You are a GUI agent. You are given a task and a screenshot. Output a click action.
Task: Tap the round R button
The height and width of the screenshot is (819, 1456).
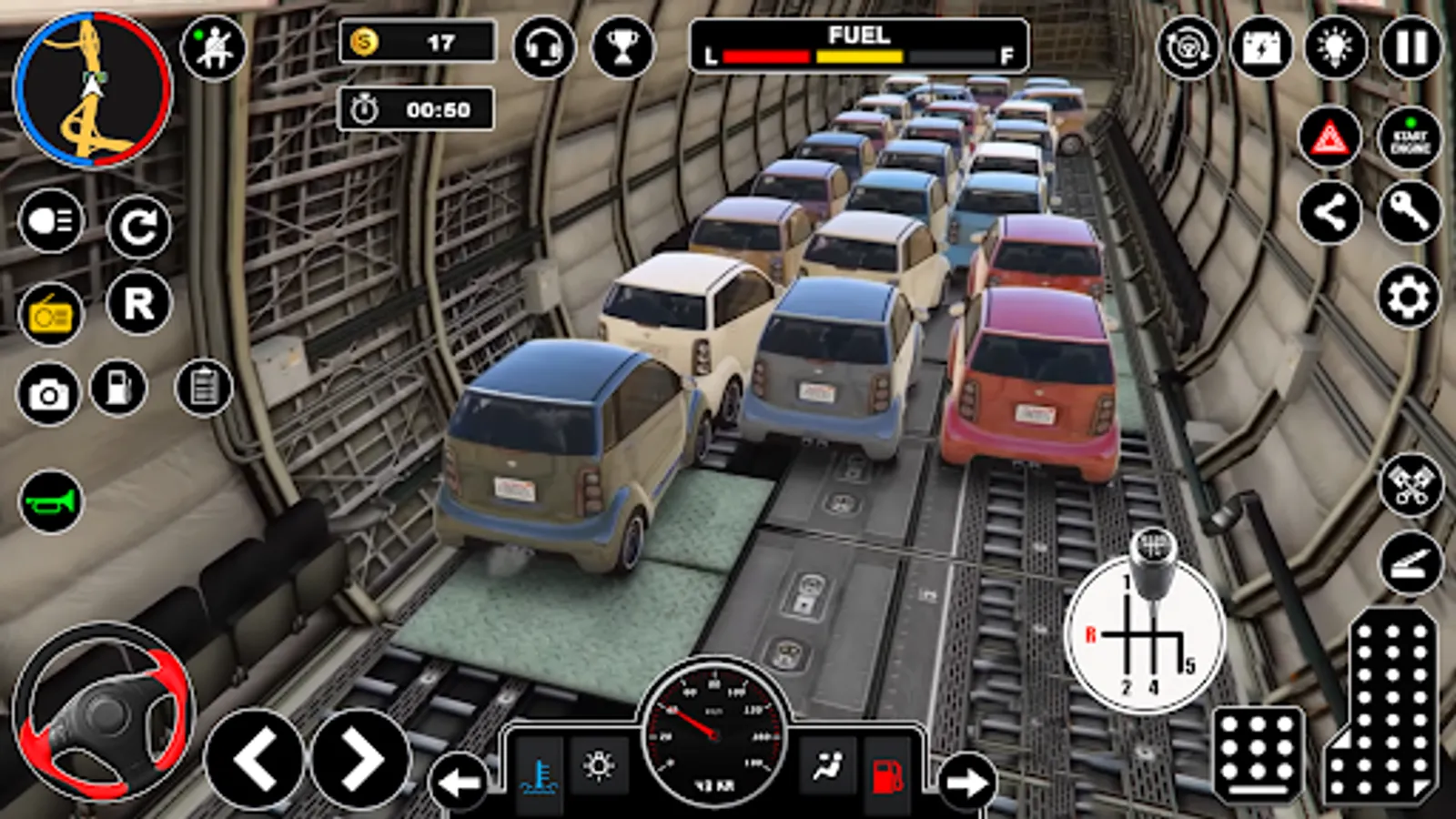(x=138, y=303)
